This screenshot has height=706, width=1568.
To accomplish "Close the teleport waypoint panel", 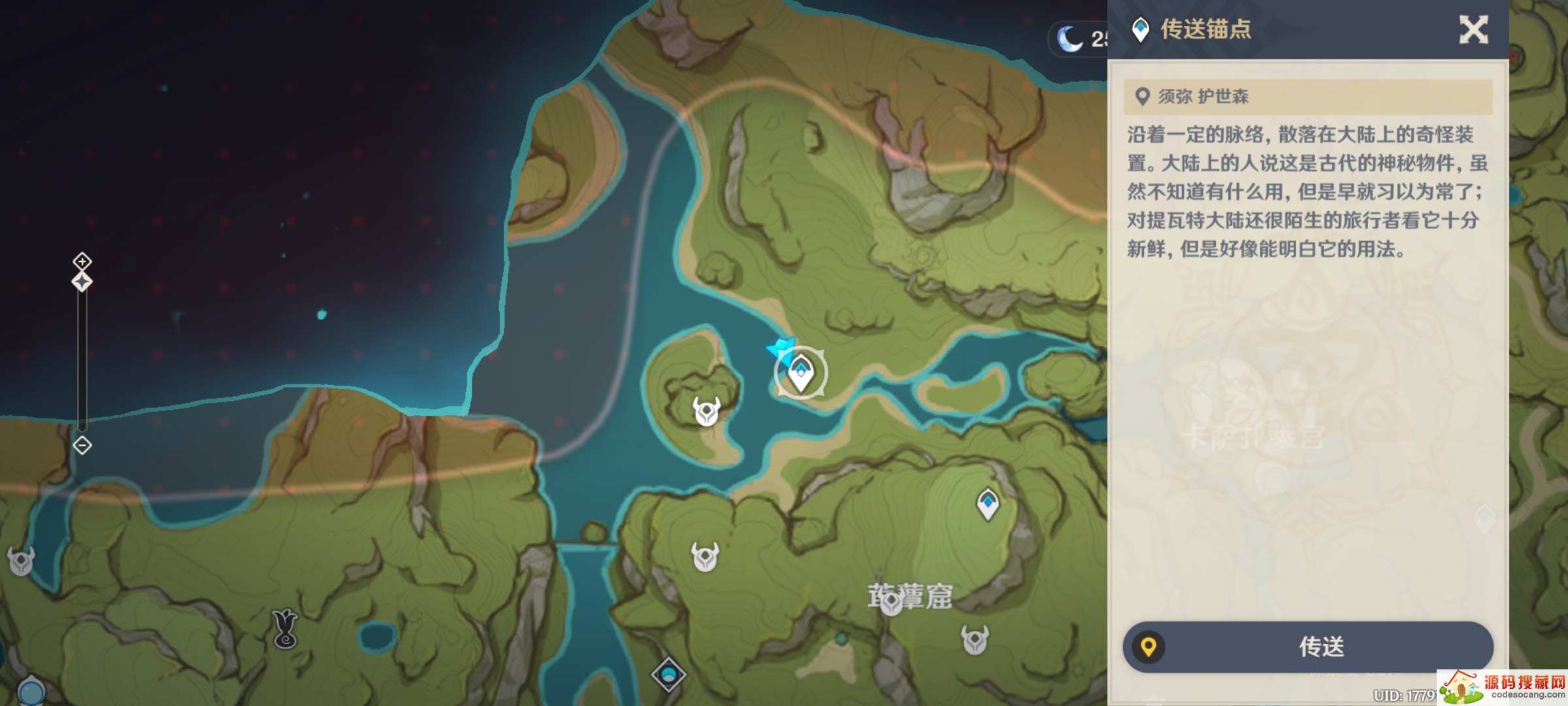I will coord(1473,30).
